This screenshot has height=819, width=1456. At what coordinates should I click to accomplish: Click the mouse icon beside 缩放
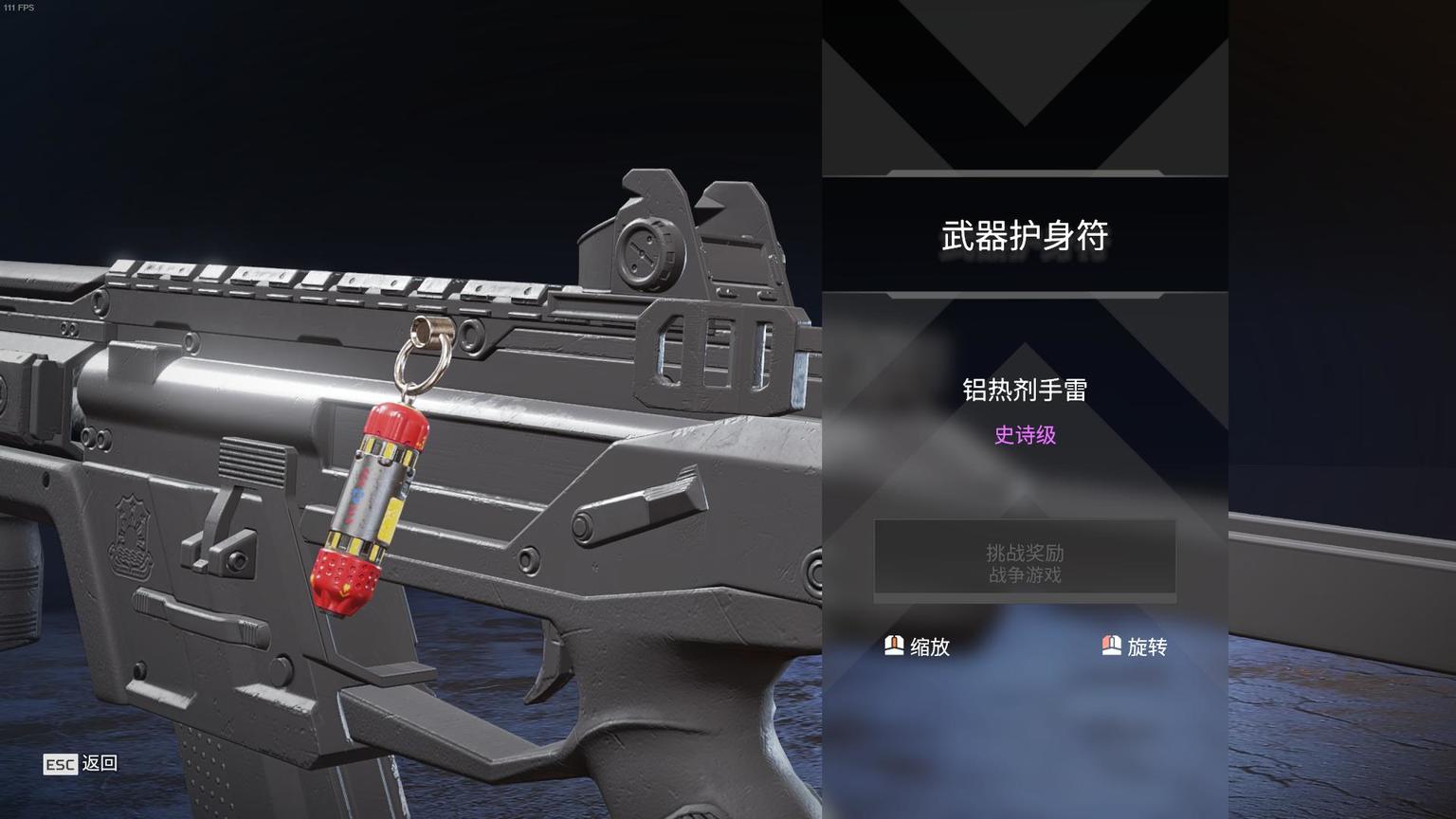tap(892, 646)
